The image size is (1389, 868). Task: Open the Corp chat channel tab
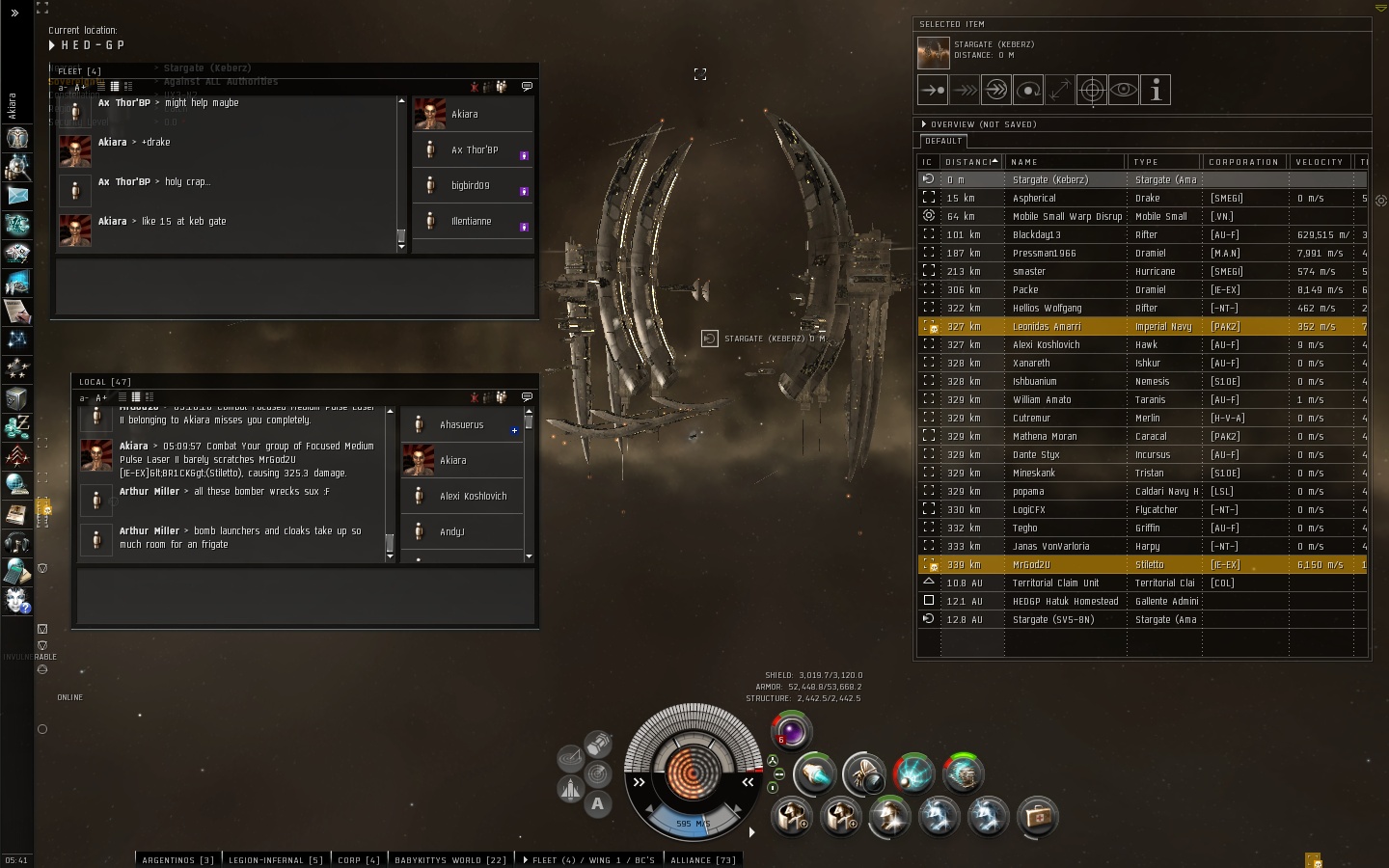pyautogui.click(x=359, y=859)
